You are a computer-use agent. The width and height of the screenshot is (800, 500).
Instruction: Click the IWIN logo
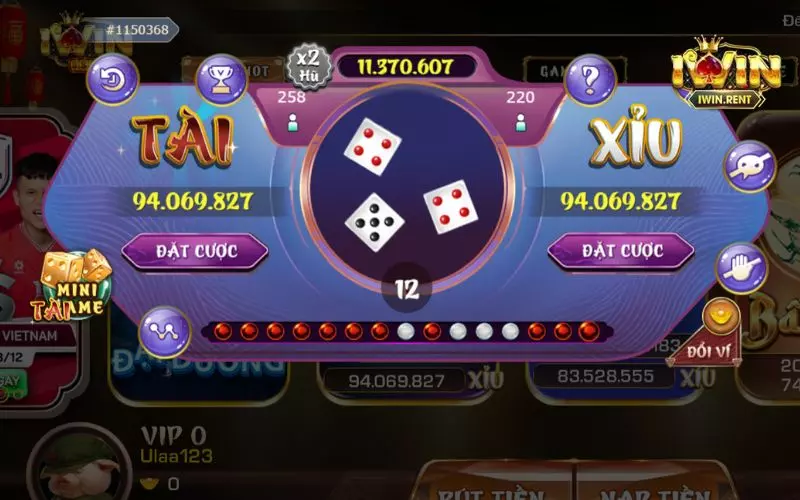pos(724,73)
